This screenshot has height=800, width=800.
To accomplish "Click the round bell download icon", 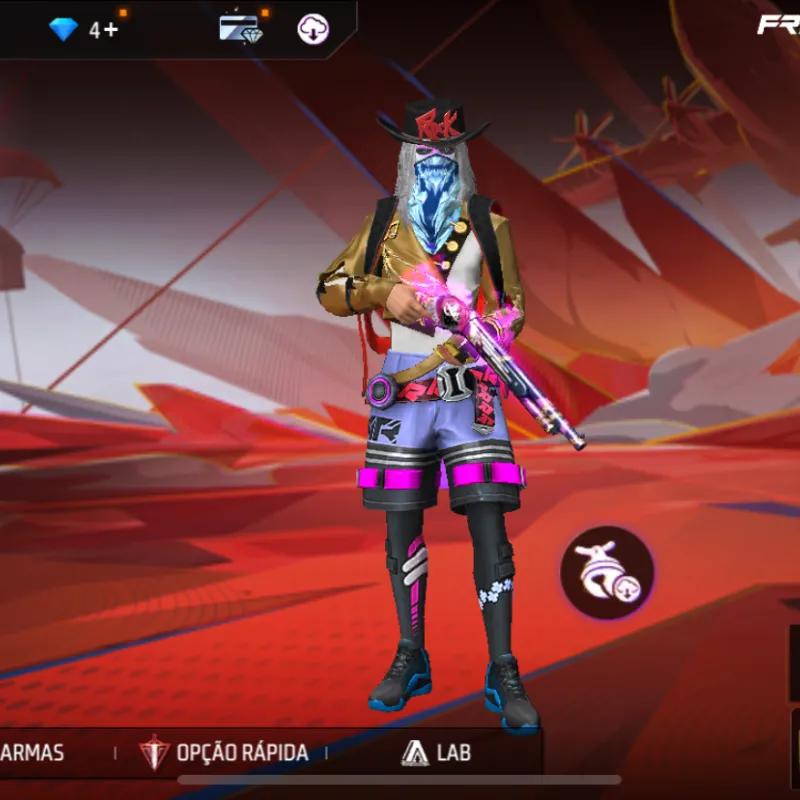I will click(x=607, y=573).
